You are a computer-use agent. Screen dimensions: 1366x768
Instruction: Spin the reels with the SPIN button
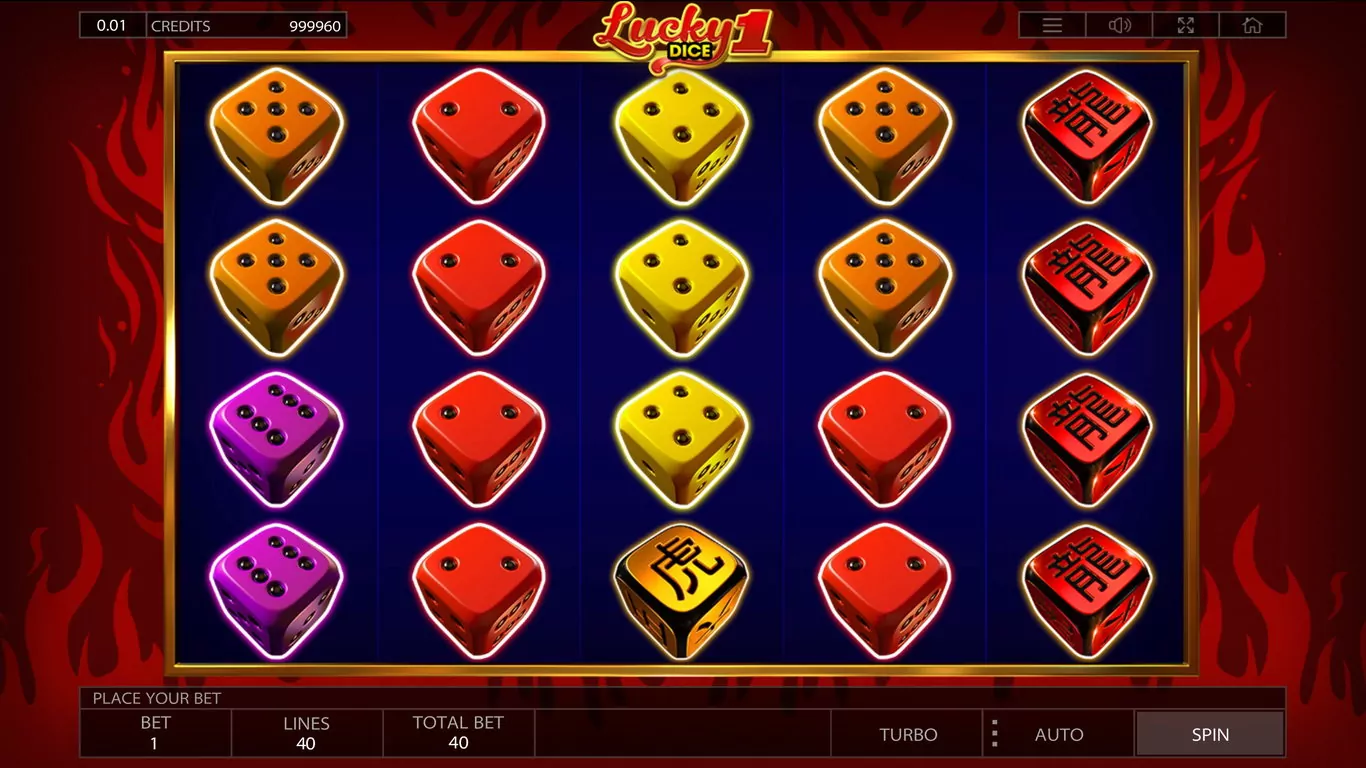pos(1210,734)
